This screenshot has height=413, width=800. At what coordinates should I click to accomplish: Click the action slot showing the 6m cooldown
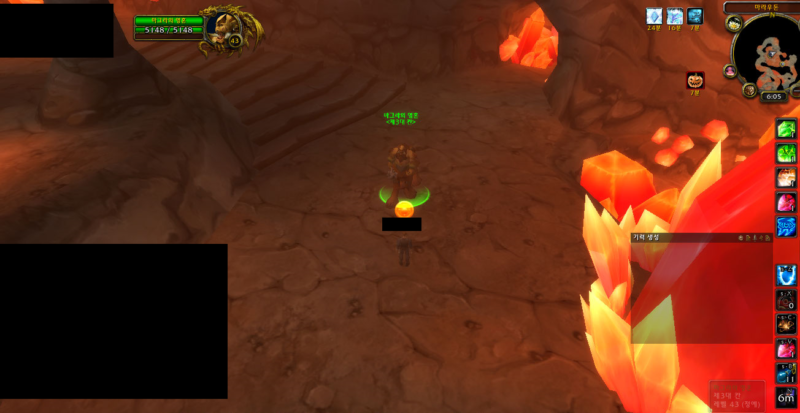click(787, 396)
